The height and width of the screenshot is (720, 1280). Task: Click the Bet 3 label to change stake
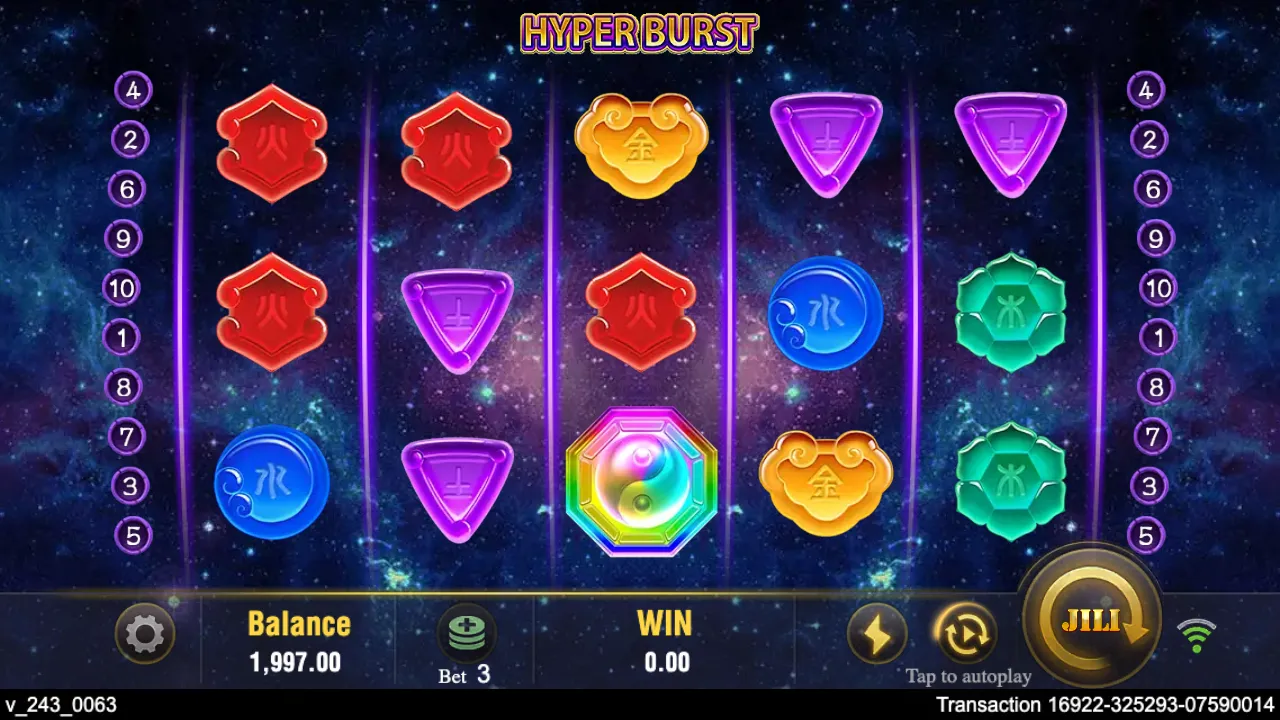pos(464,675)
